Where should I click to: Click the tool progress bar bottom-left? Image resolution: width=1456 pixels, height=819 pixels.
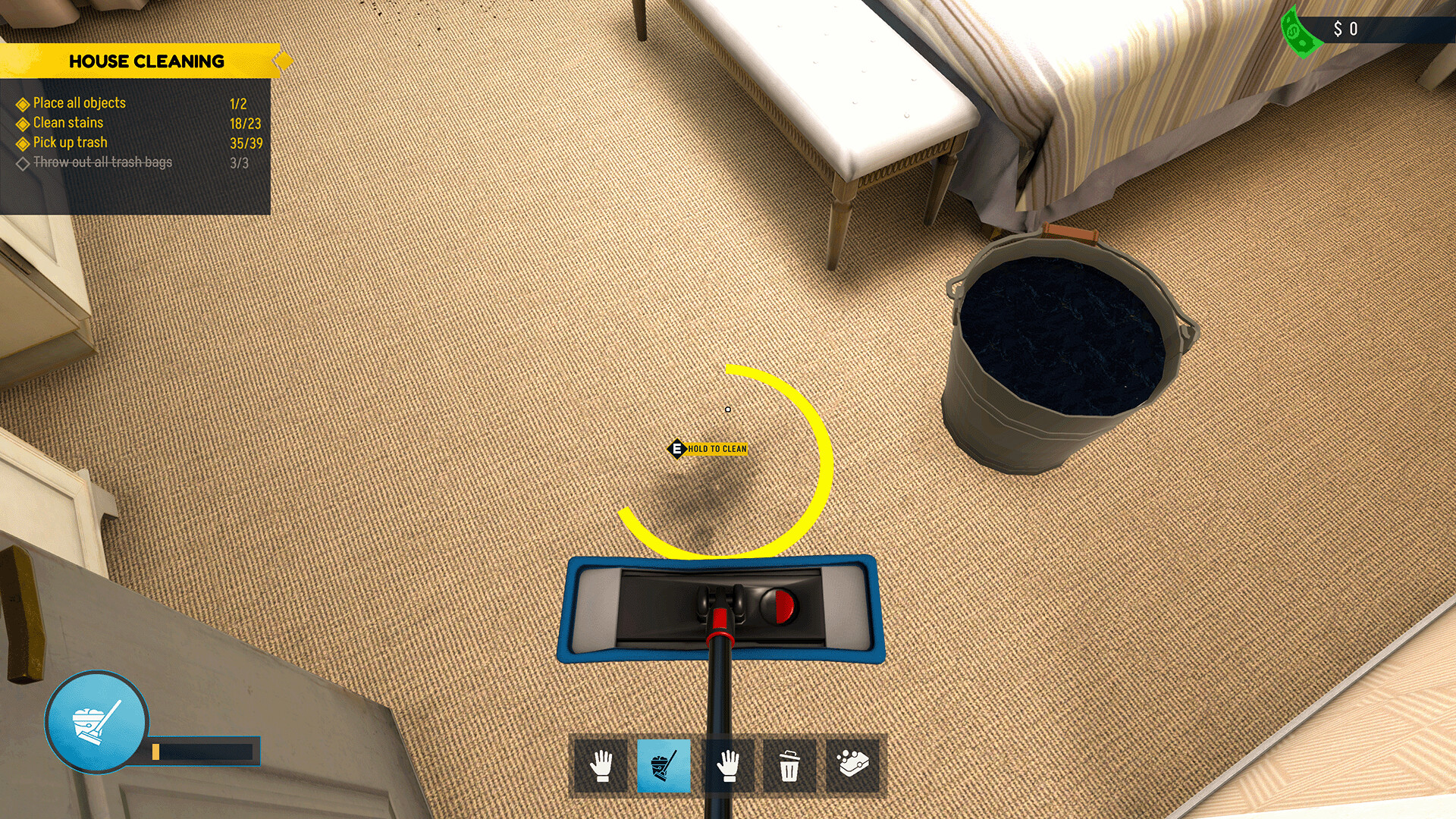[x=203, y=753]
